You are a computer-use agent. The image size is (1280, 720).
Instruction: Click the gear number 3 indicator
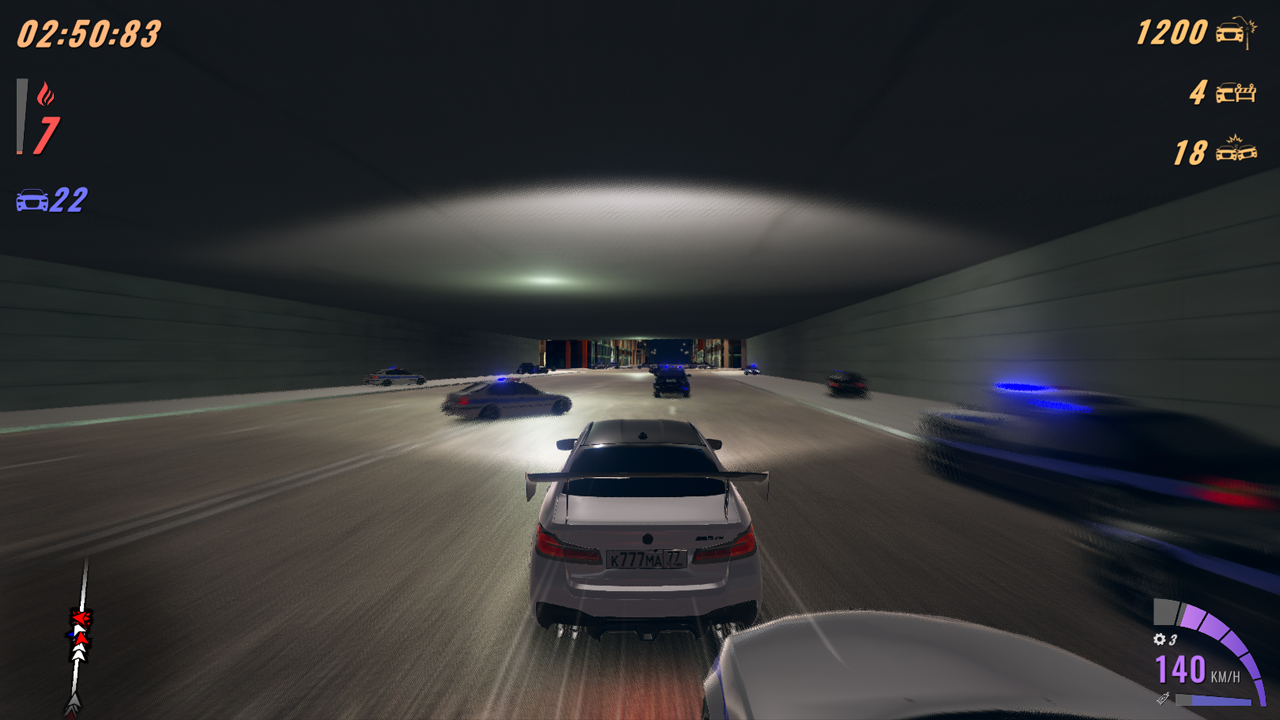click(x=1173, y=640)
